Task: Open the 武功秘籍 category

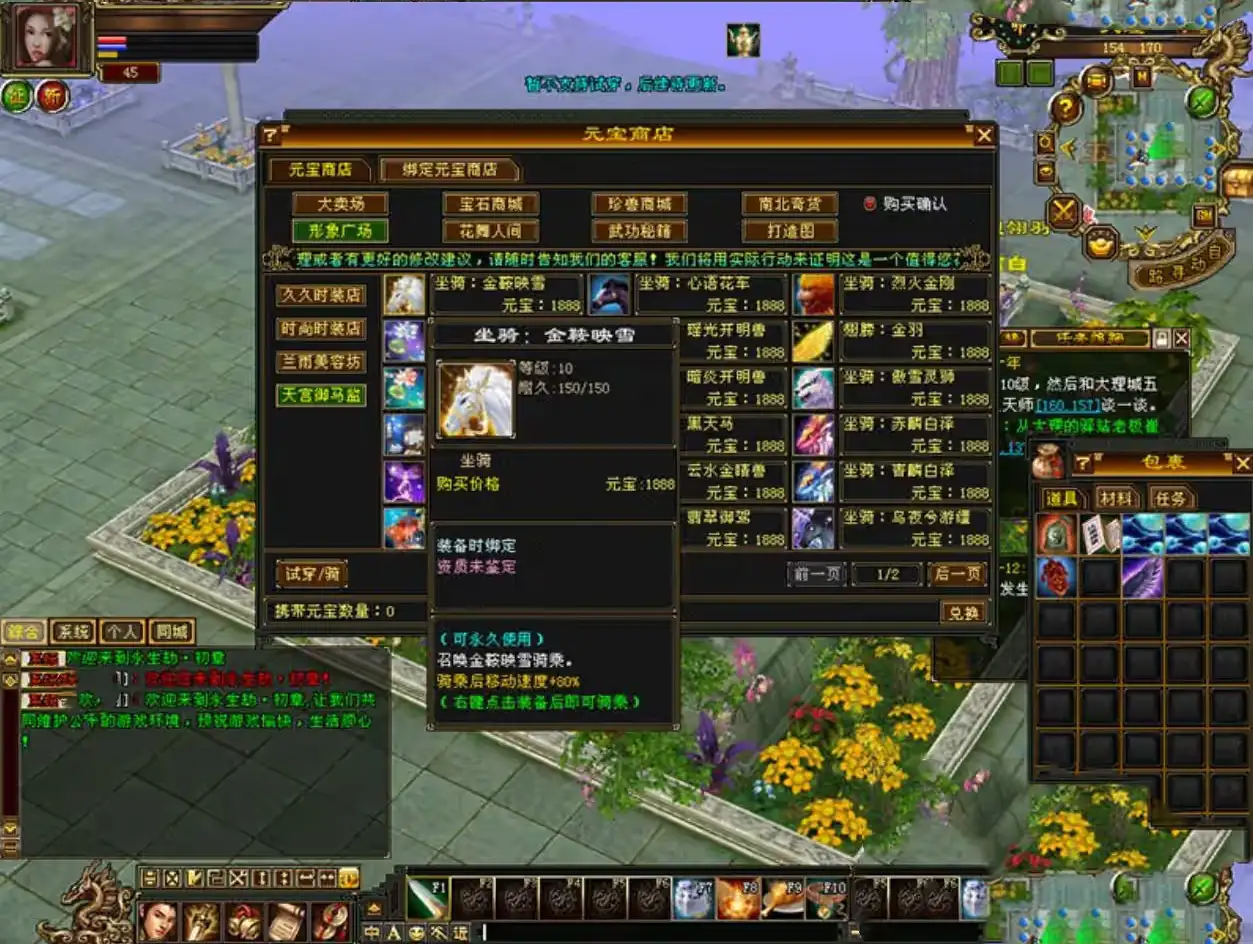Action: tap(640, 231)
